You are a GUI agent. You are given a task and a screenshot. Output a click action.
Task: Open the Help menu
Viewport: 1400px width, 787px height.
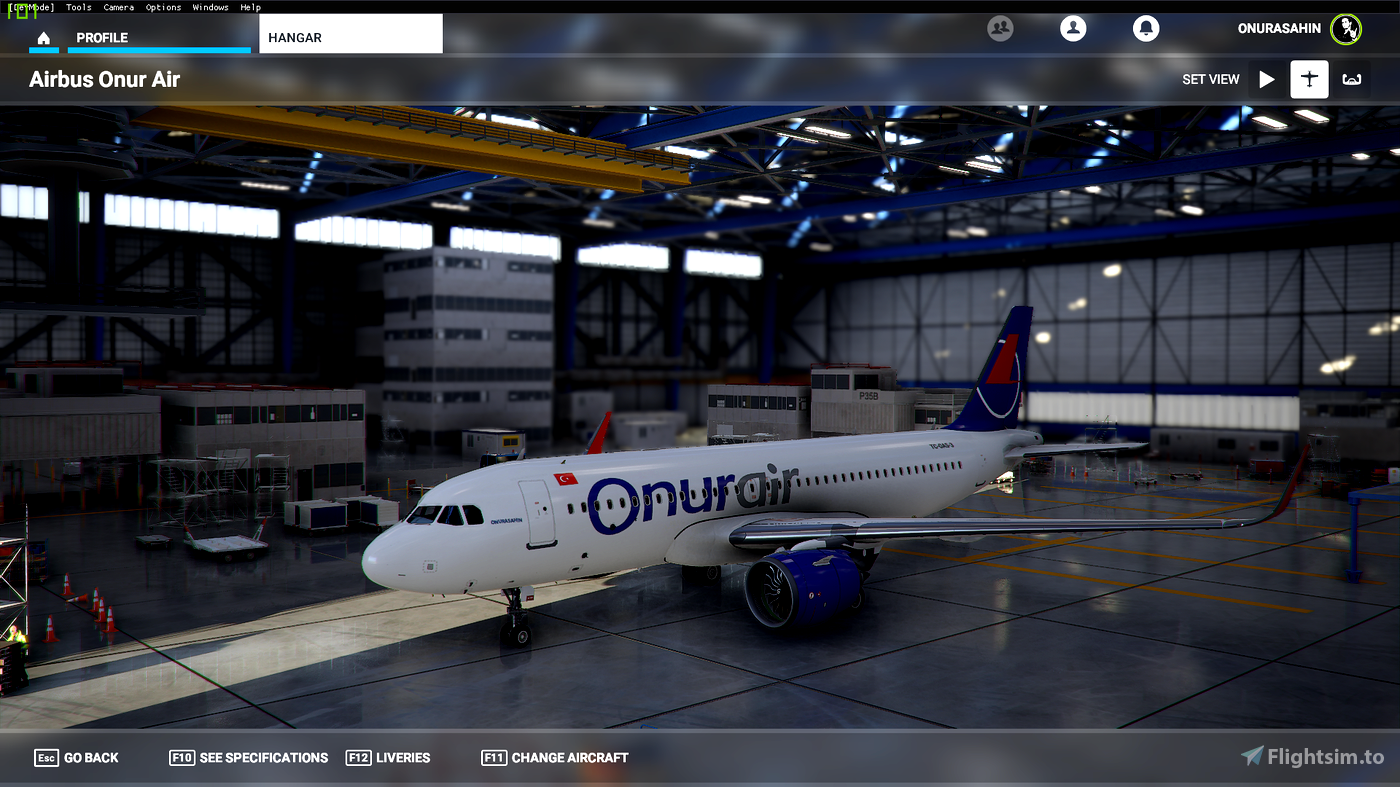(250, 7)
